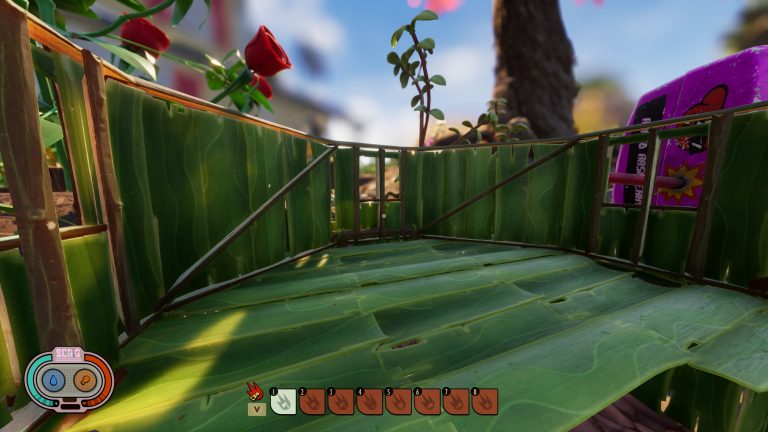The height and width of the screenshot is (432, 768).
Task: Select hotbar slot 8
Action: 485,401
